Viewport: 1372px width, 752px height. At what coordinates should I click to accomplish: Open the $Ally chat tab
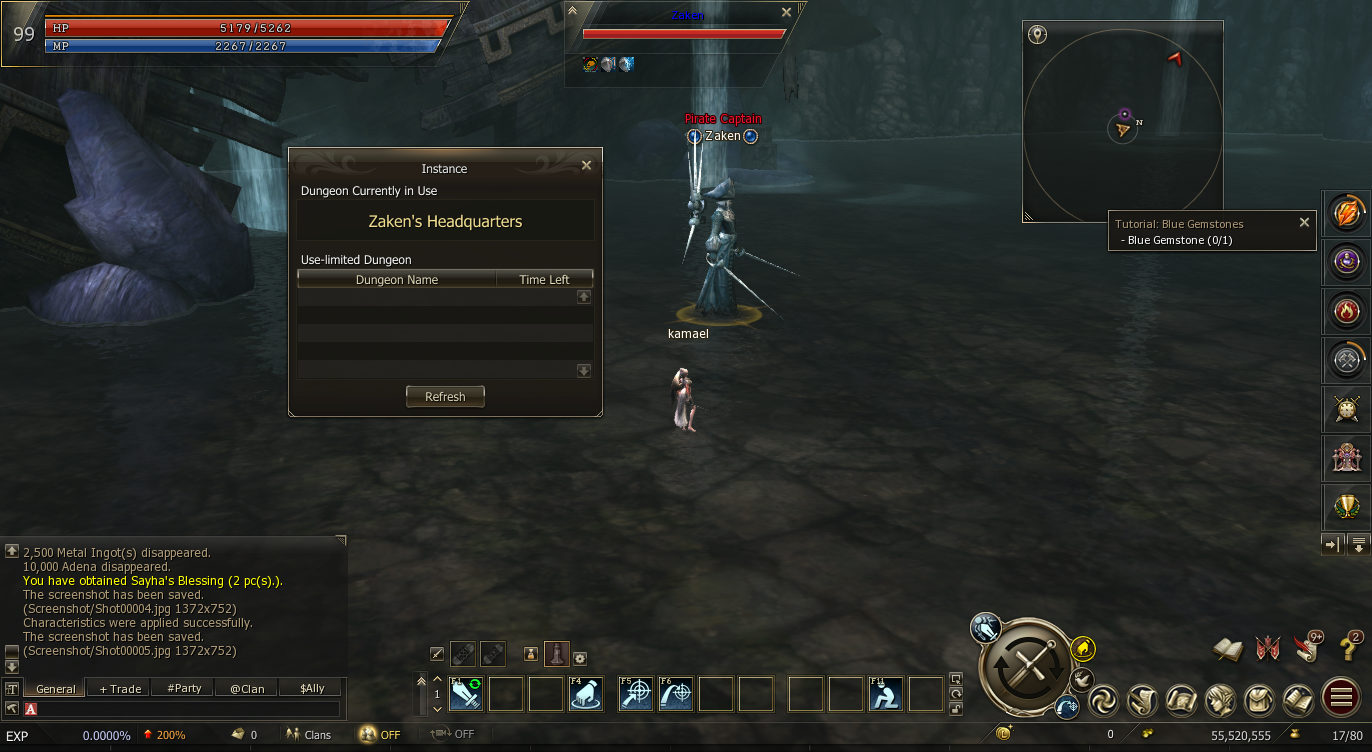click(312, 688)
